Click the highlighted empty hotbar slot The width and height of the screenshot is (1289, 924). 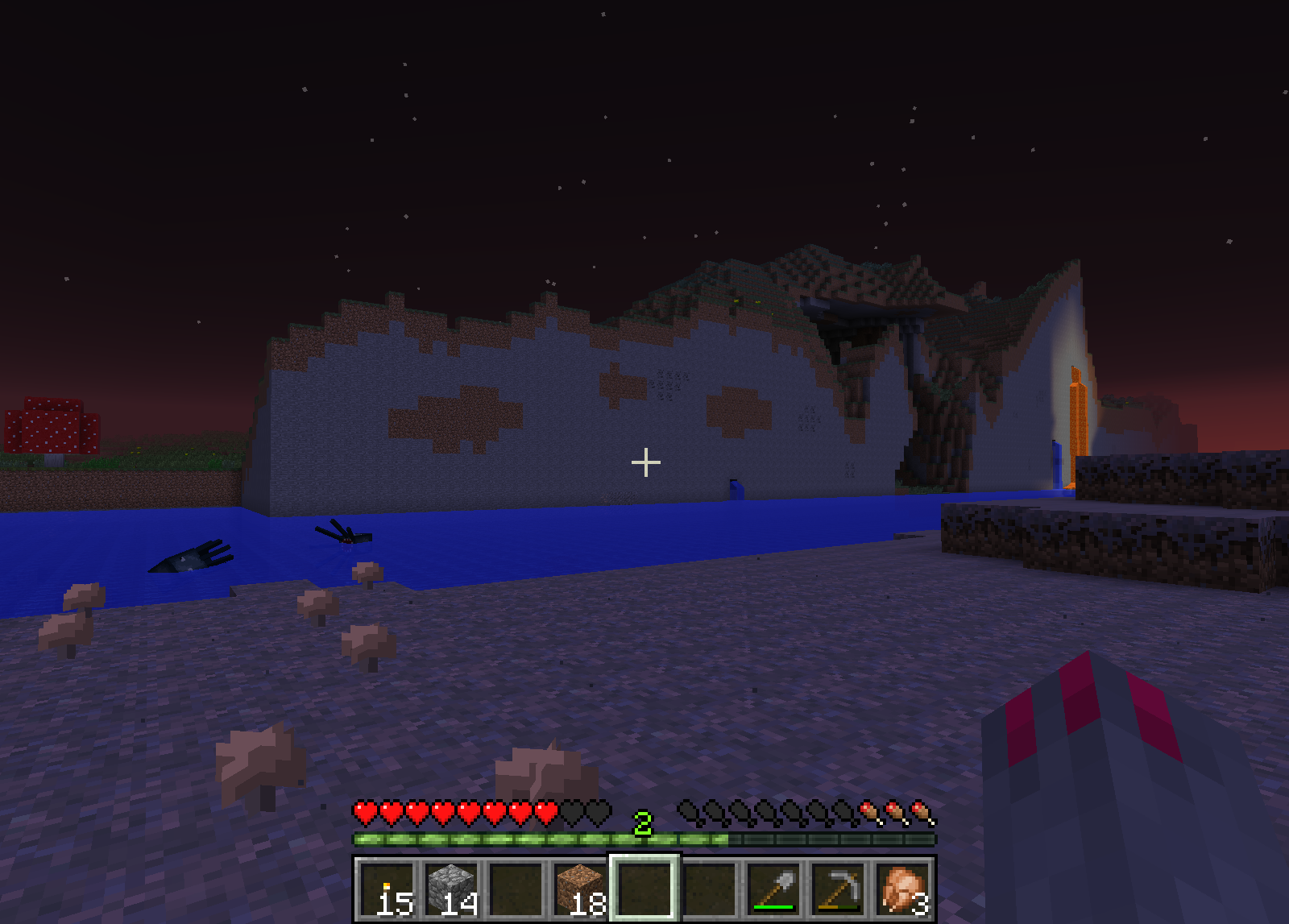(x=644, y=889)
